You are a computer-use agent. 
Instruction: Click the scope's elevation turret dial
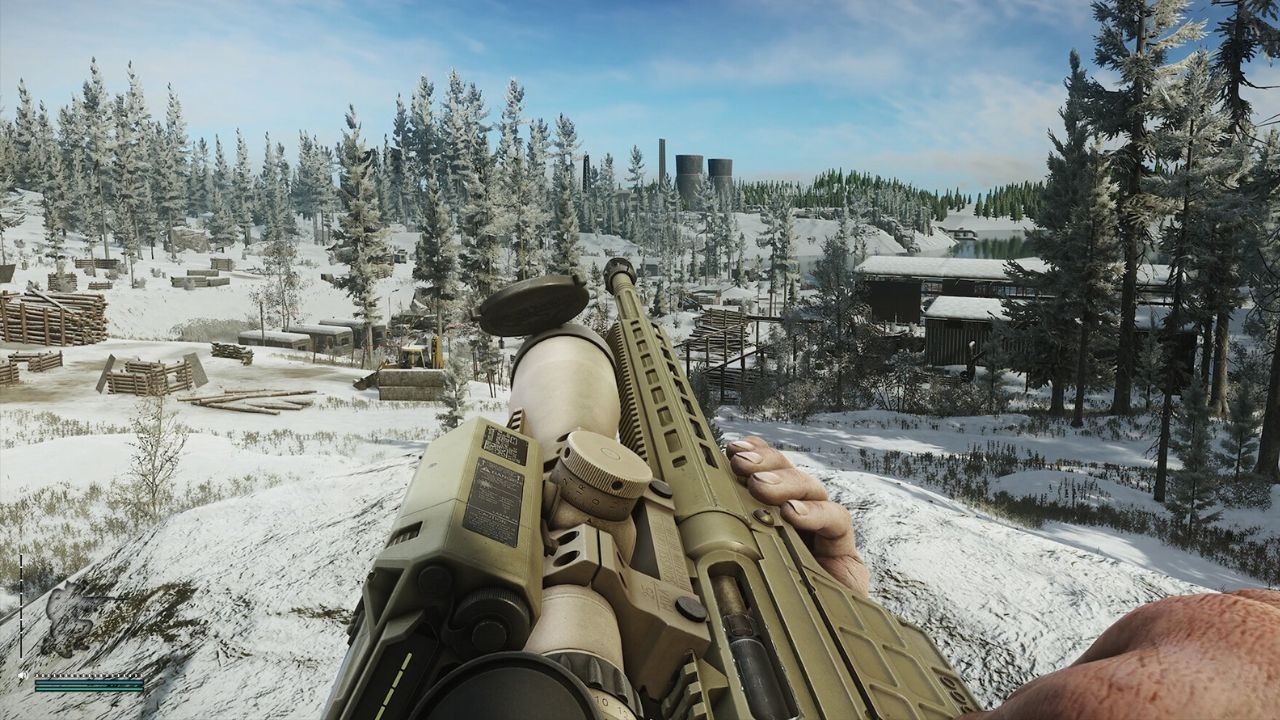606,458
